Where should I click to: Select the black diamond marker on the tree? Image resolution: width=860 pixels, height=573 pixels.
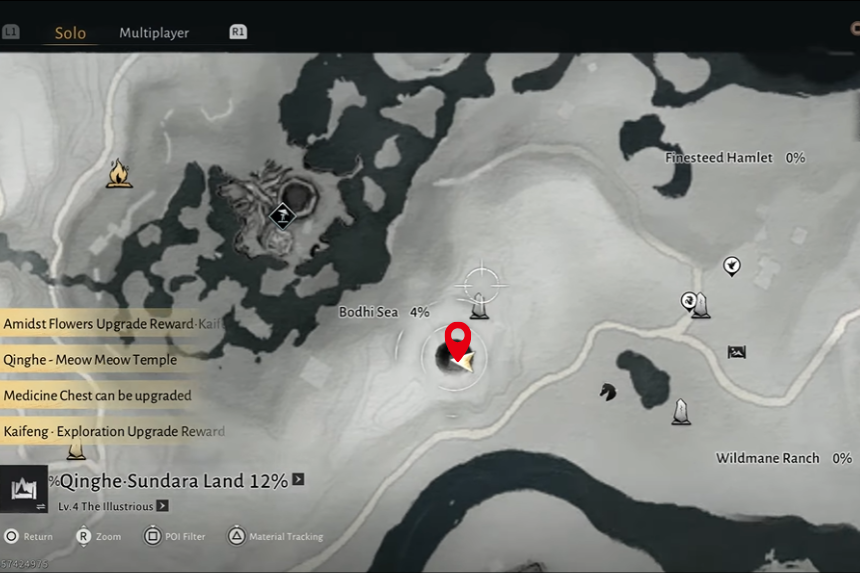coord(283,215)
